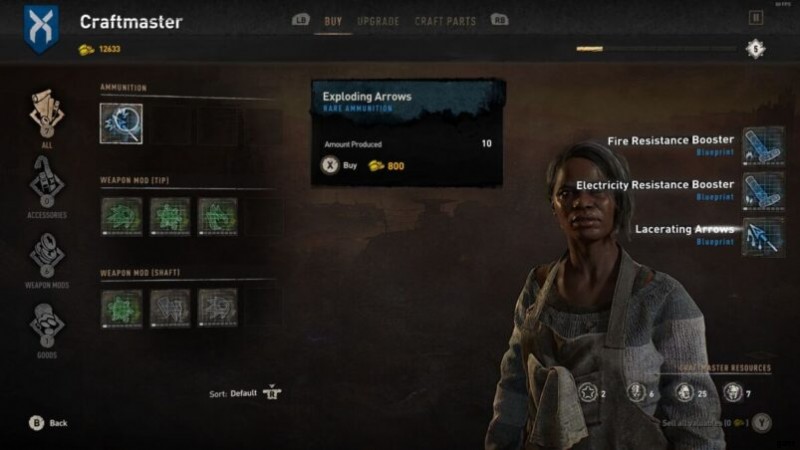Filter by Accessories category
The height and width of the screenshot is (450, 800).
click(47, 185)
